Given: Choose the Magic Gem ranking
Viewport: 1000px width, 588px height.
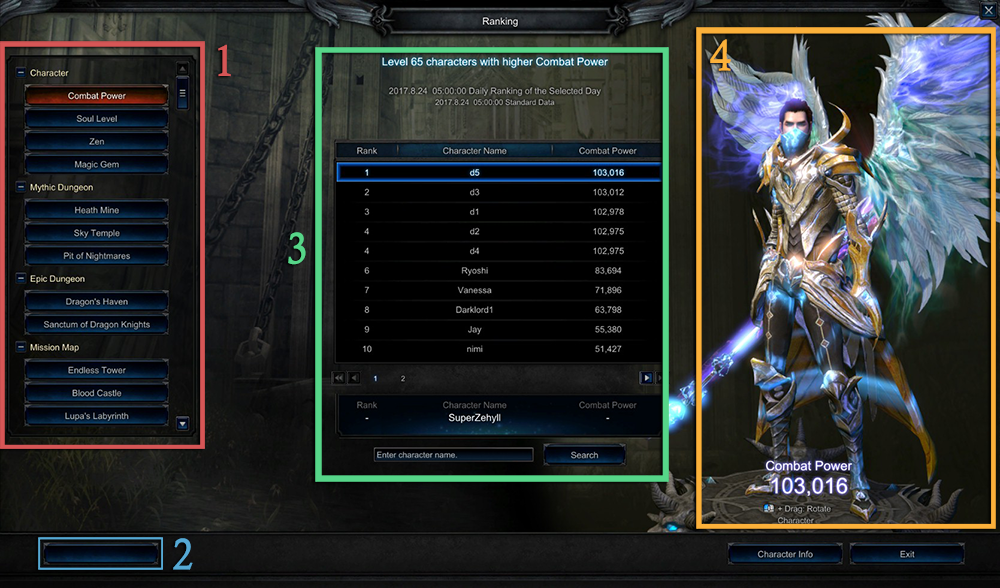Looking at the screenshot, I should [97, 165].
